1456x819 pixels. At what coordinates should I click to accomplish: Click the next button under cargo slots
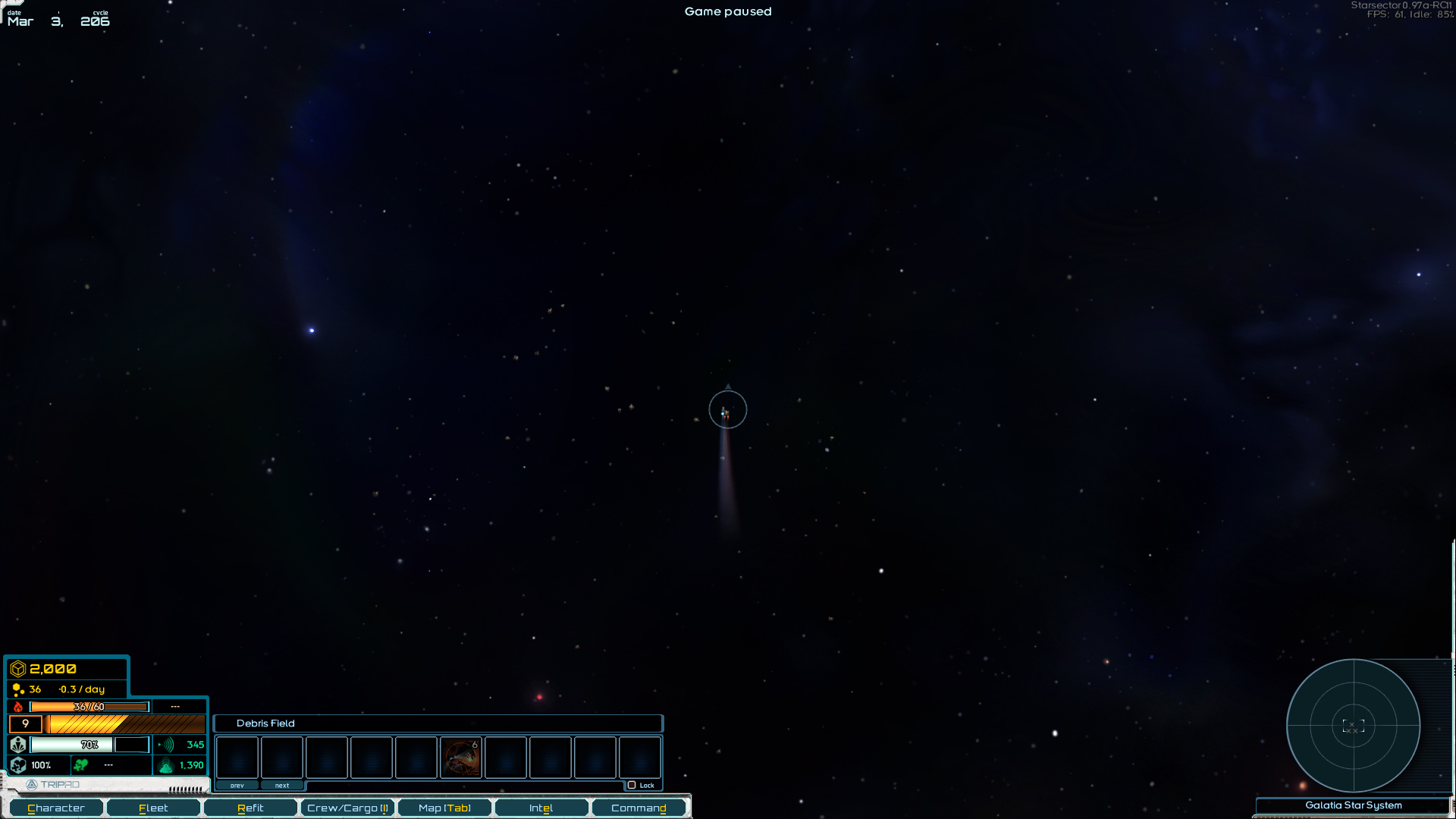pos(282,785)
